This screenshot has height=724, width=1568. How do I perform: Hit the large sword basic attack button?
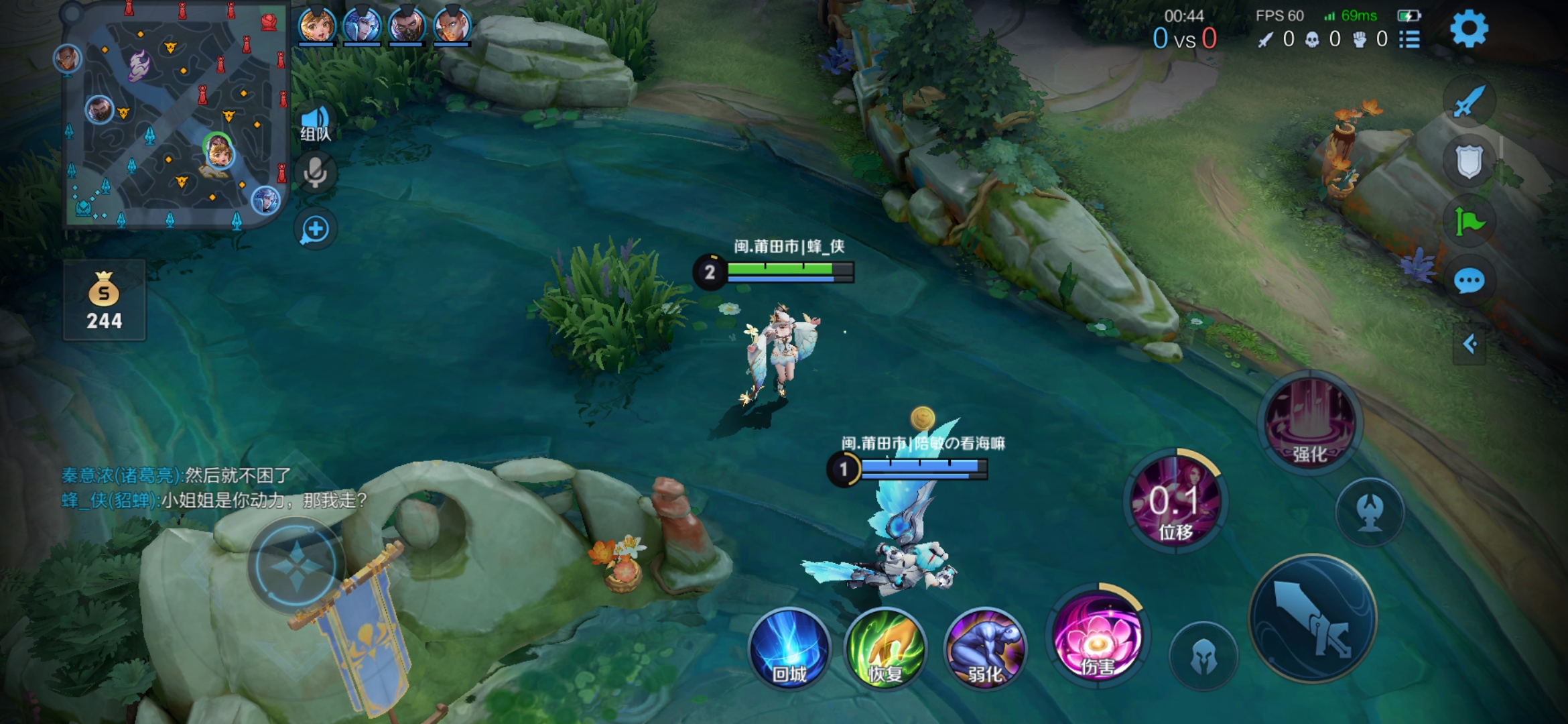tap(1313, 618)
